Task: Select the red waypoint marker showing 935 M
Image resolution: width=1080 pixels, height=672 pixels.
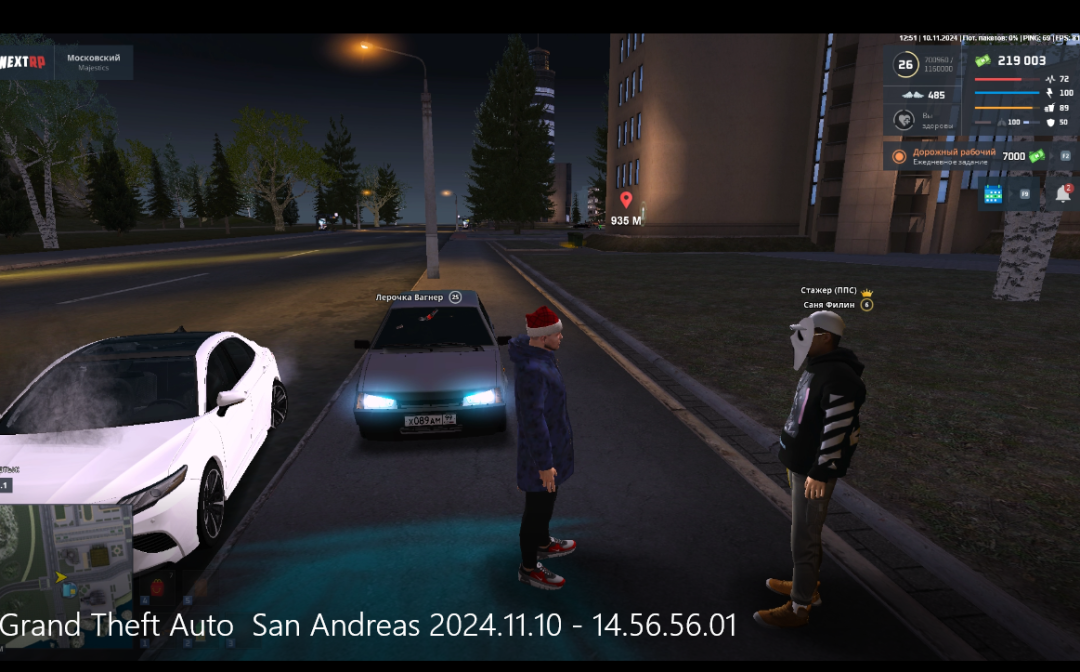Action: 626,200
